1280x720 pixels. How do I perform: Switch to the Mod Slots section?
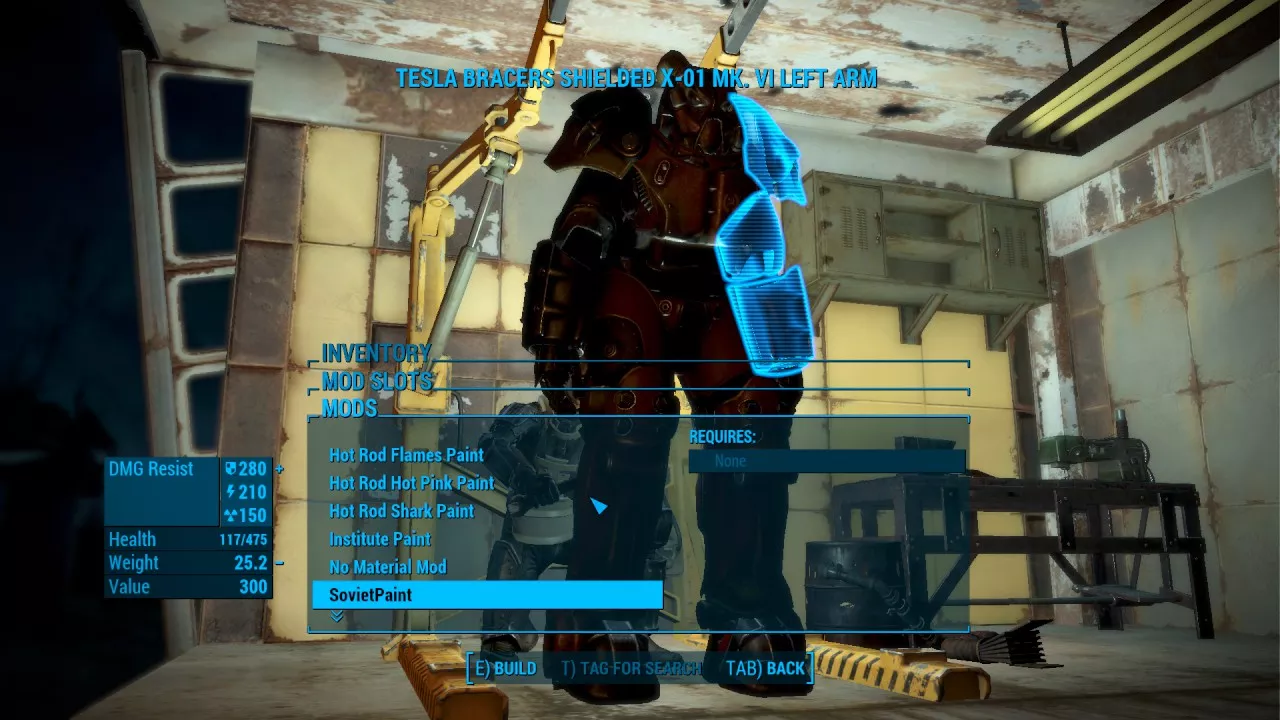tap(376, 381)
